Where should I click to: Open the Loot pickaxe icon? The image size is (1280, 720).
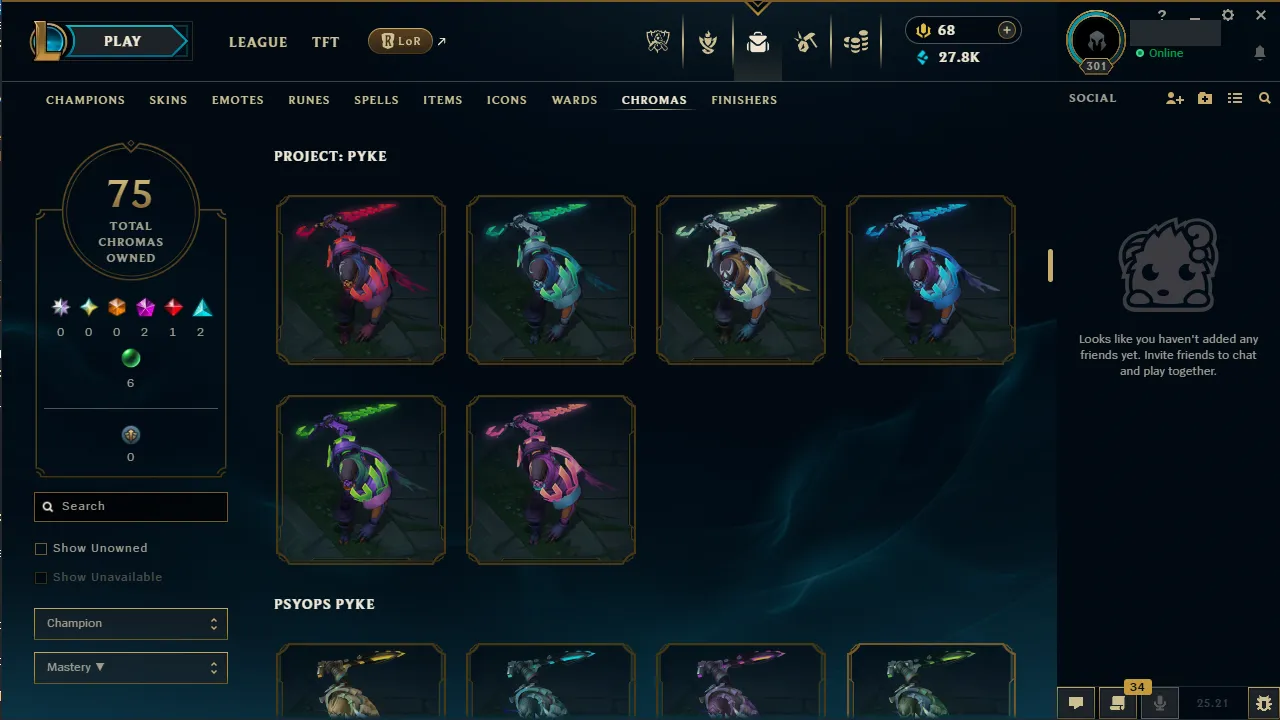click(806, 42)
